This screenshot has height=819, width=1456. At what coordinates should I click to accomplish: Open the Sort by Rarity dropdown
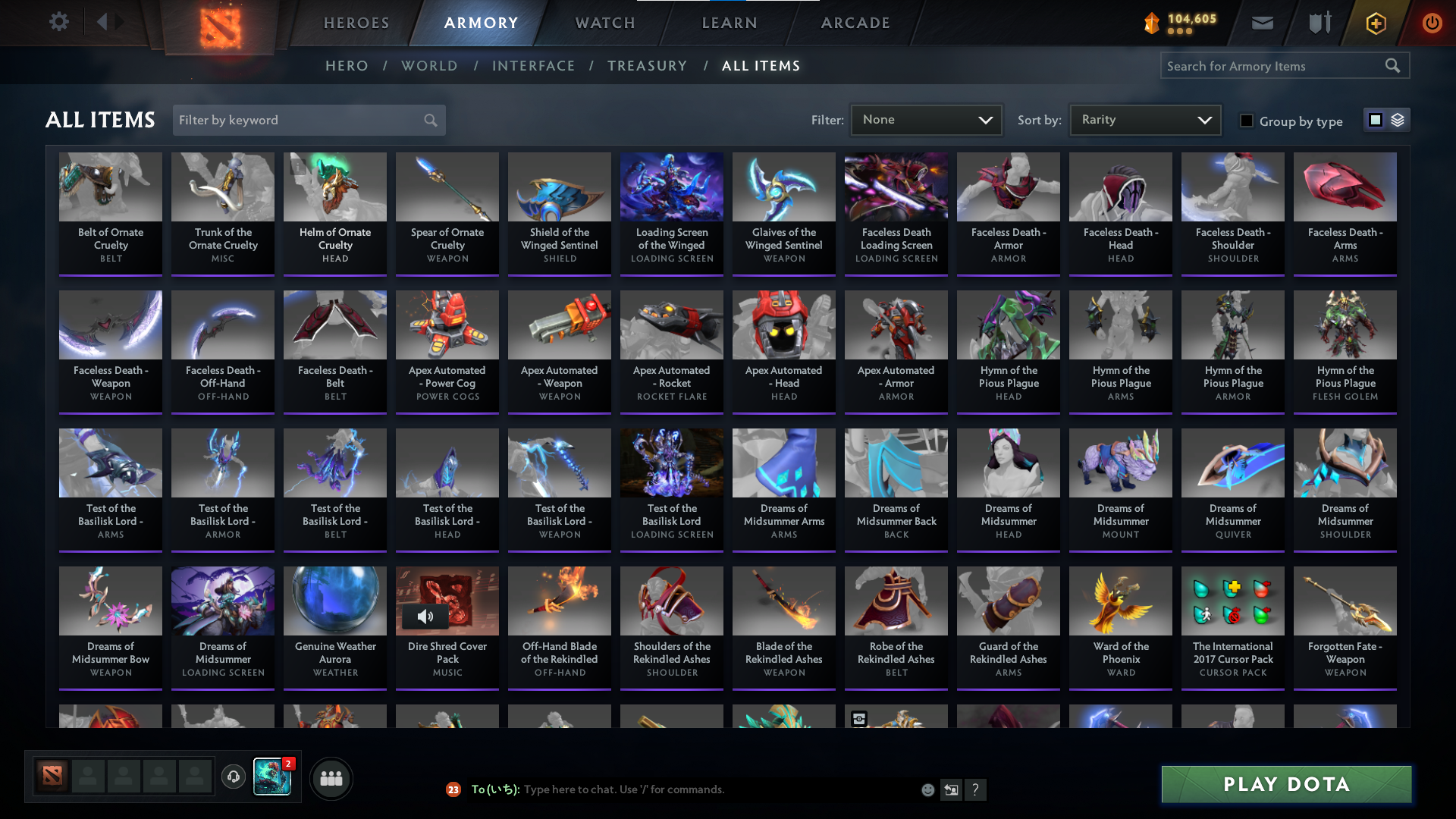(1144, 119)
